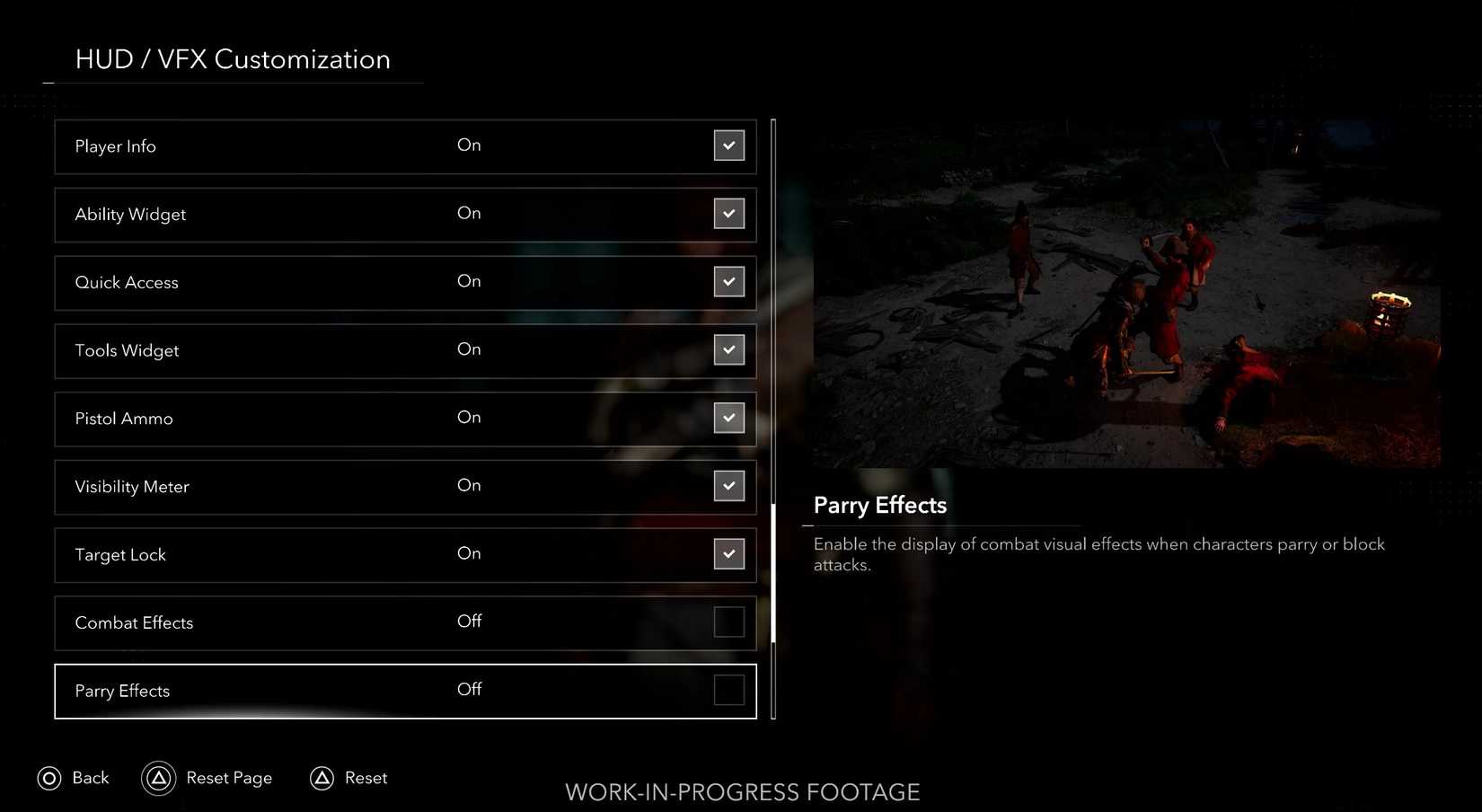1482x812 pixels.
Task: Click Reset to restore all defaults
Action: [x=366, y=778]
